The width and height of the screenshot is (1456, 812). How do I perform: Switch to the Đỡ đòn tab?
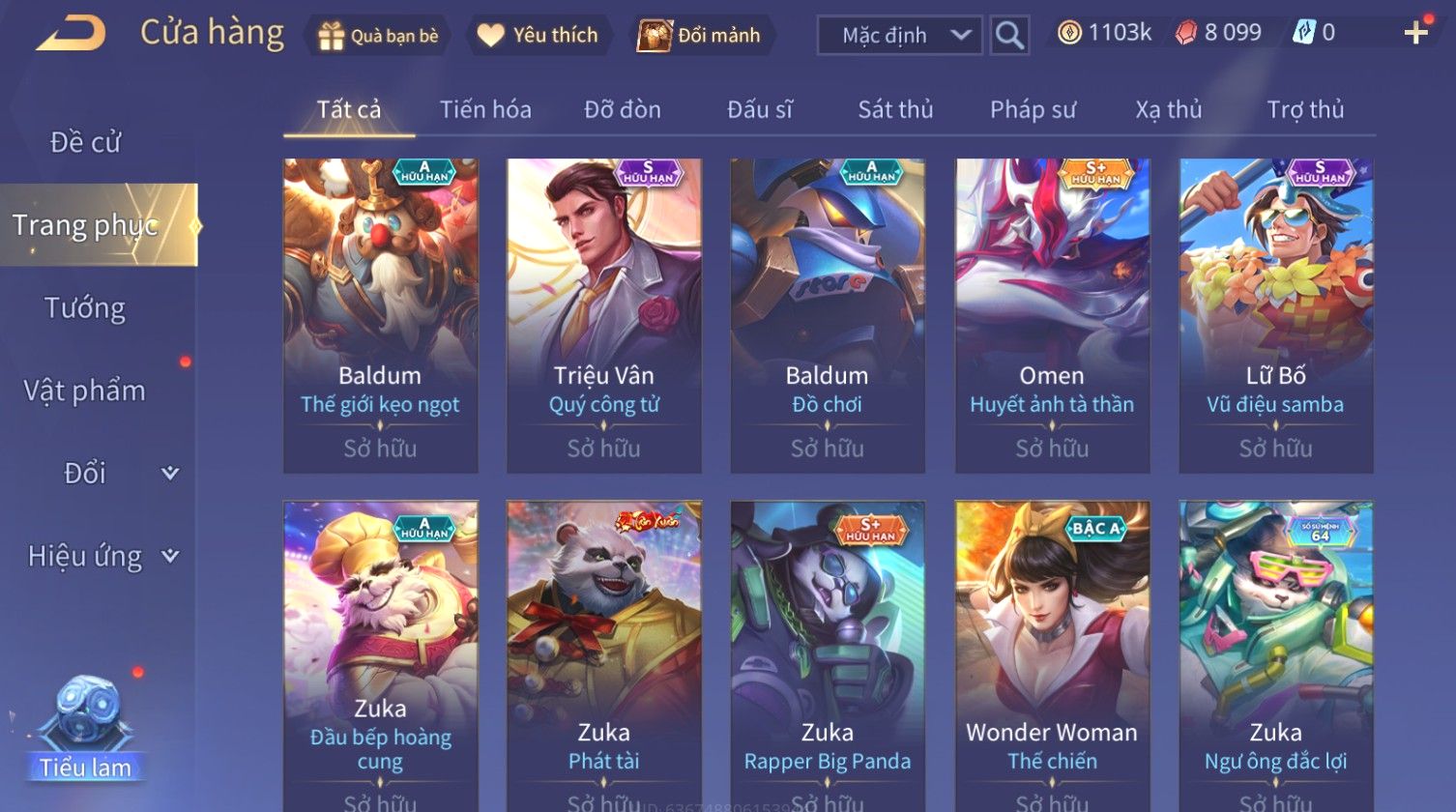pos(623,110)
